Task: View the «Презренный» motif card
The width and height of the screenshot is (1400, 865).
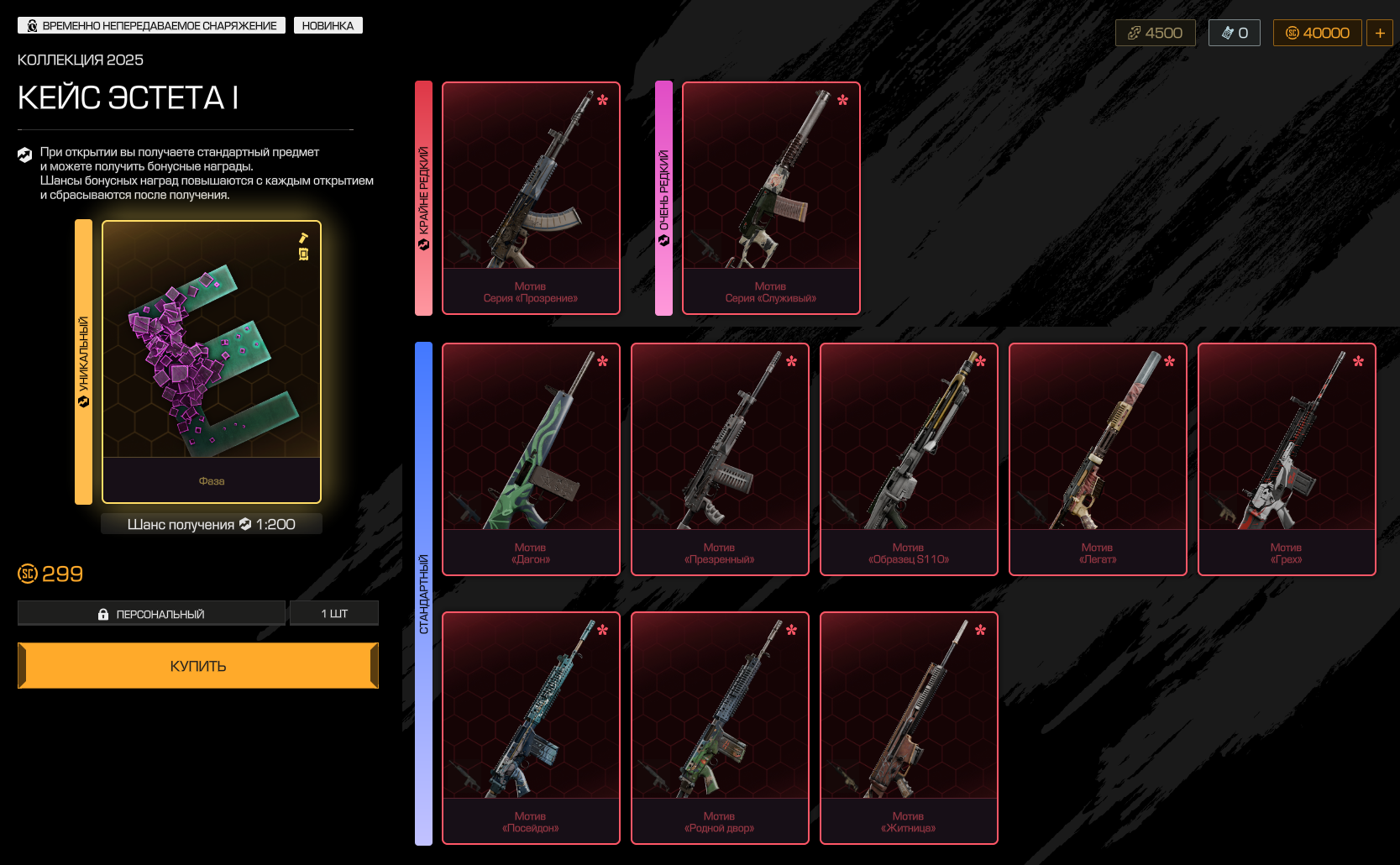Action: tap(720, 459)
